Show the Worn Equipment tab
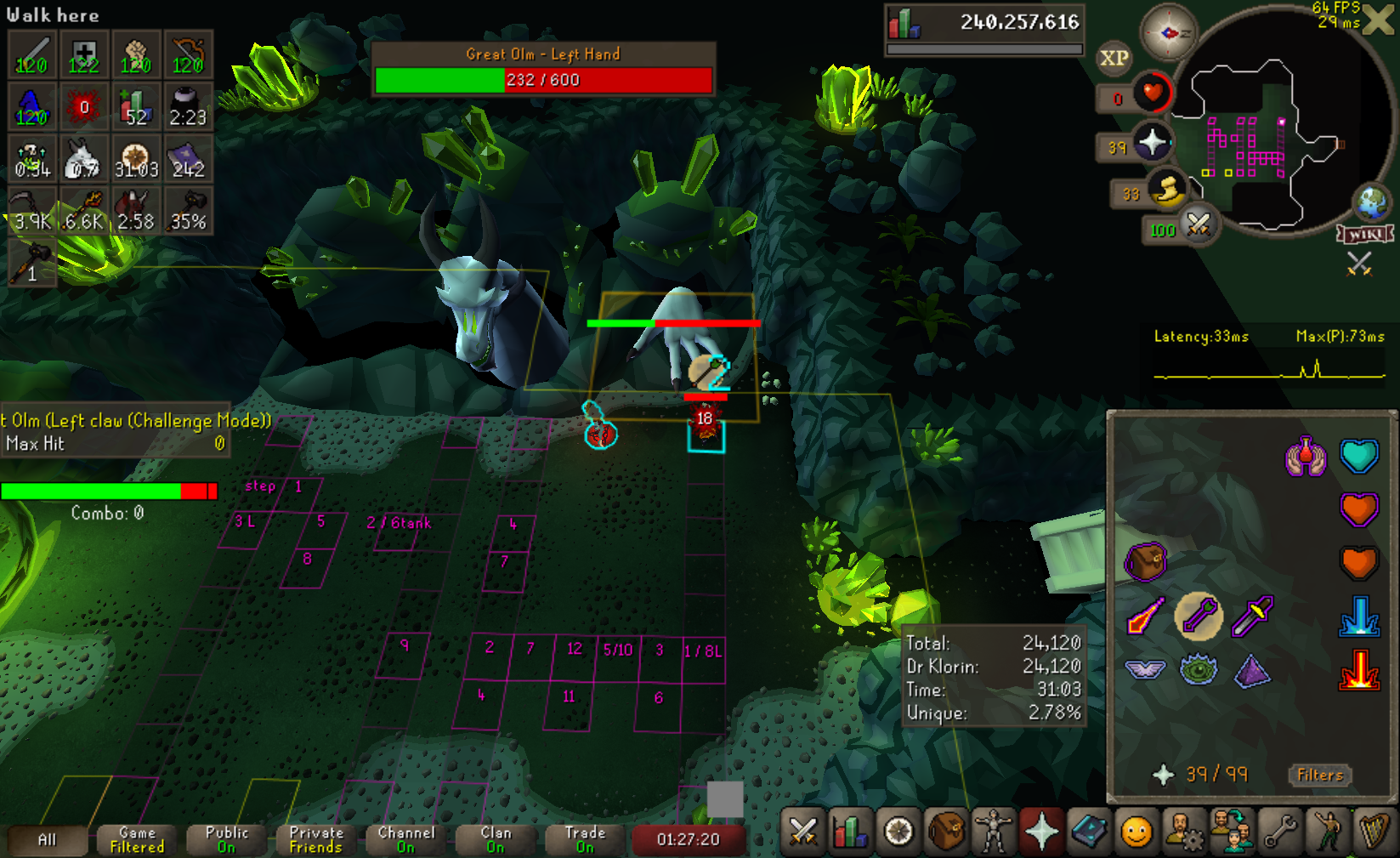The height and width of the screenshot is (858, 1400). pos(994,832)
